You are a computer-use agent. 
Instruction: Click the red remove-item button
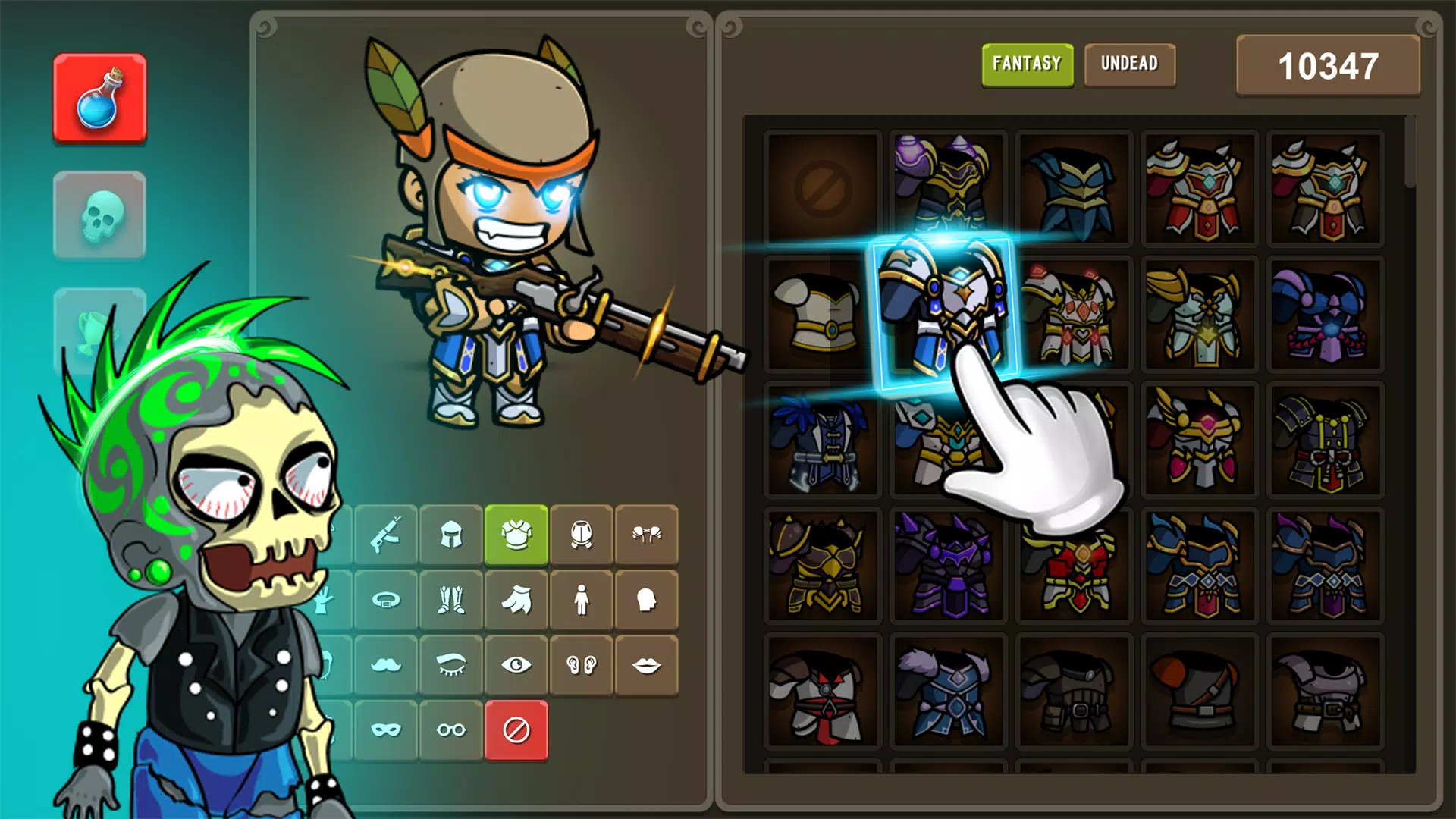tap(516, 730)
